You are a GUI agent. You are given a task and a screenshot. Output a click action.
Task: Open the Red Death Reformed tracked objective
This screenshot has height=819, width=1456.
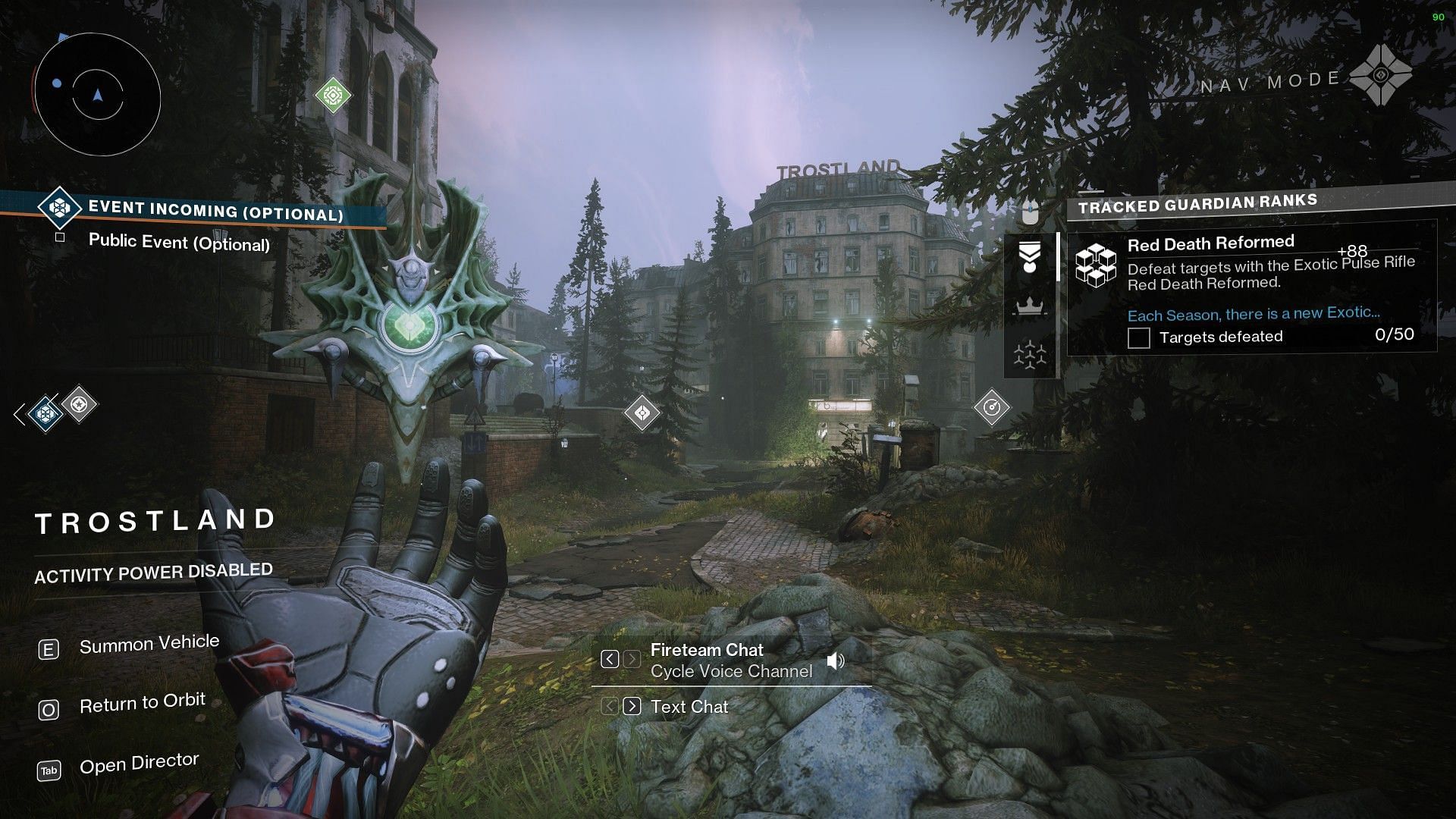tap(1210, 243)
